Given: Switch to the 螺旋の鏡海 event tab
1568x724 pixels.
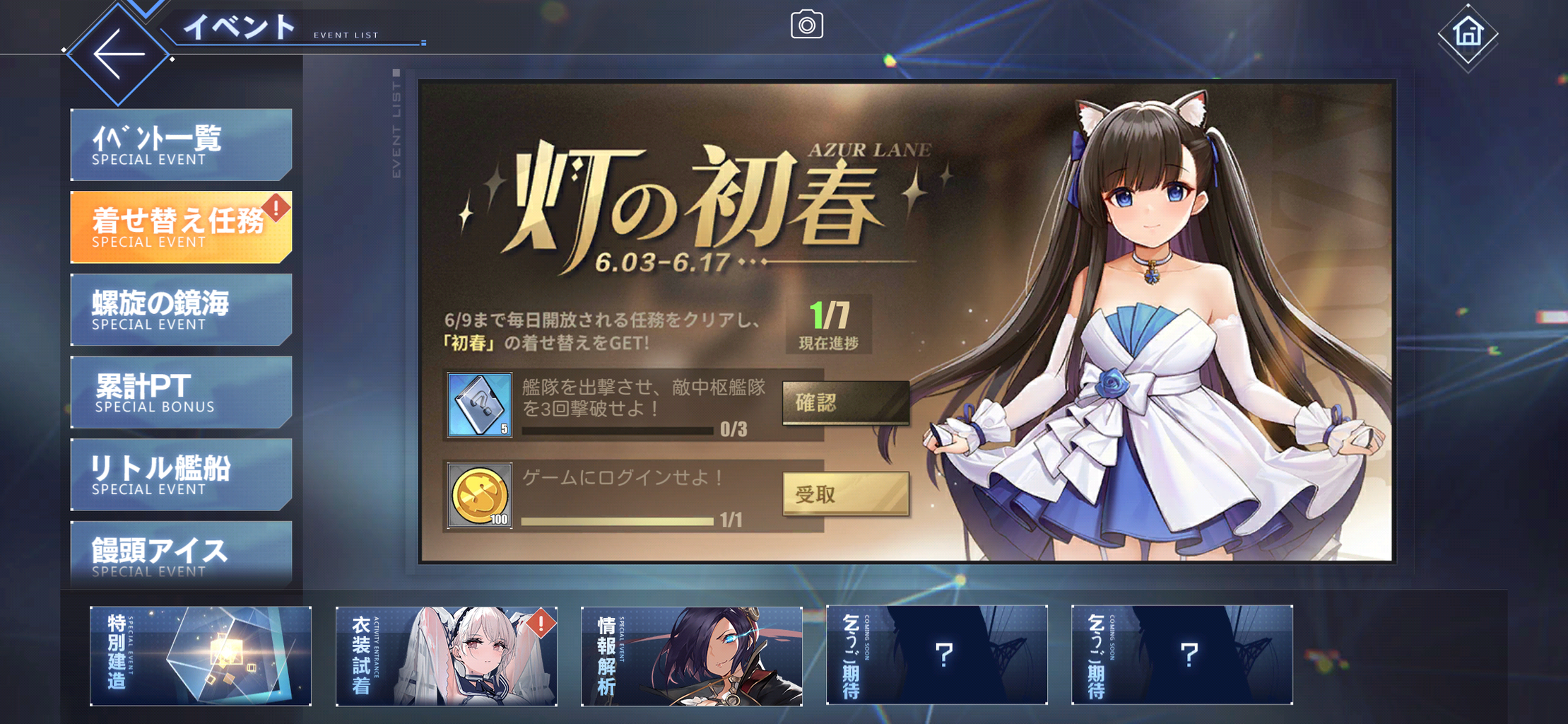Looking at the screenshot, I should (x=181, y=309).
